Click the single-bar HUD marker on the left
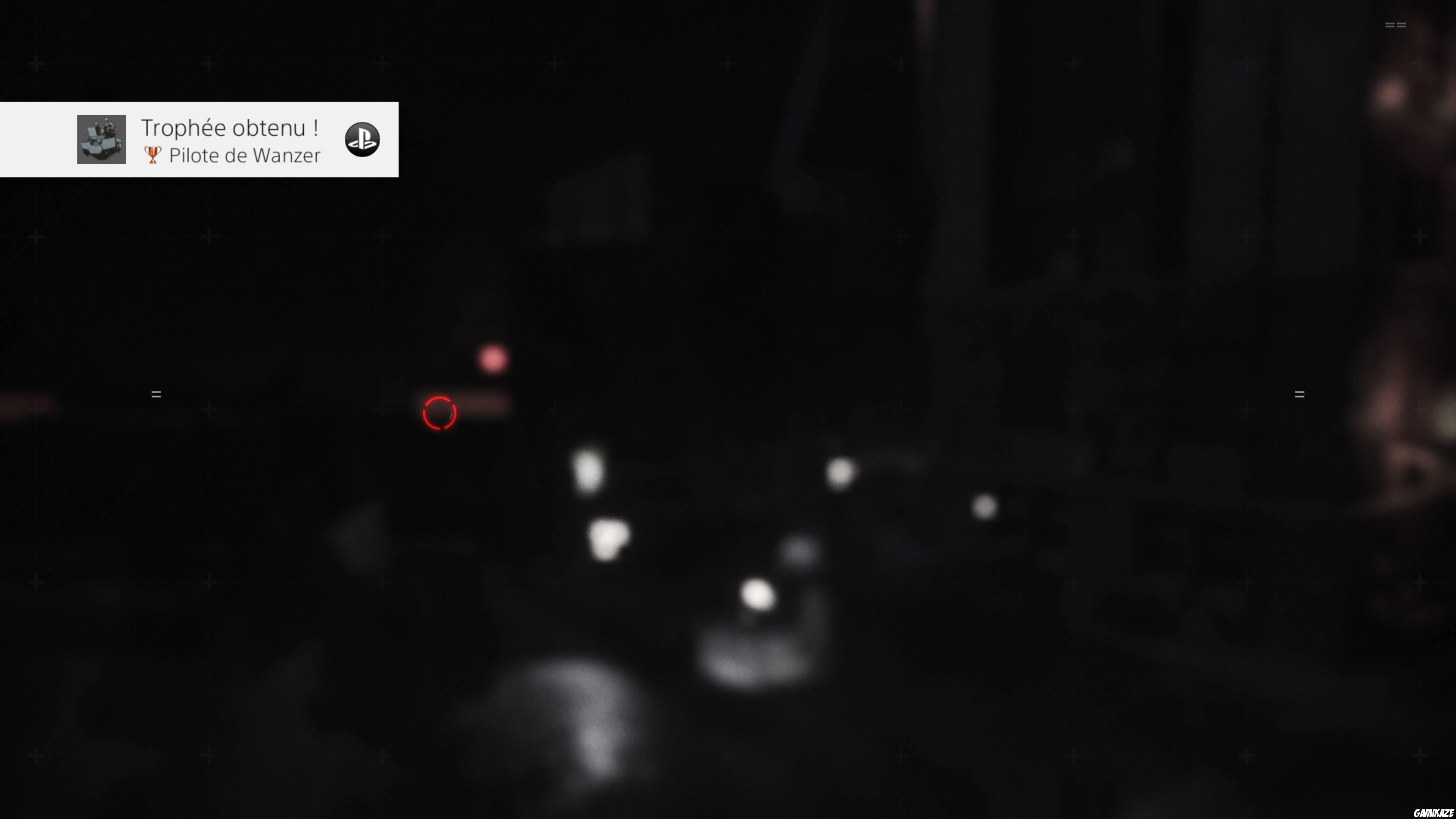The width and height of the screenshot is (1456, 819). click(156, 394)
